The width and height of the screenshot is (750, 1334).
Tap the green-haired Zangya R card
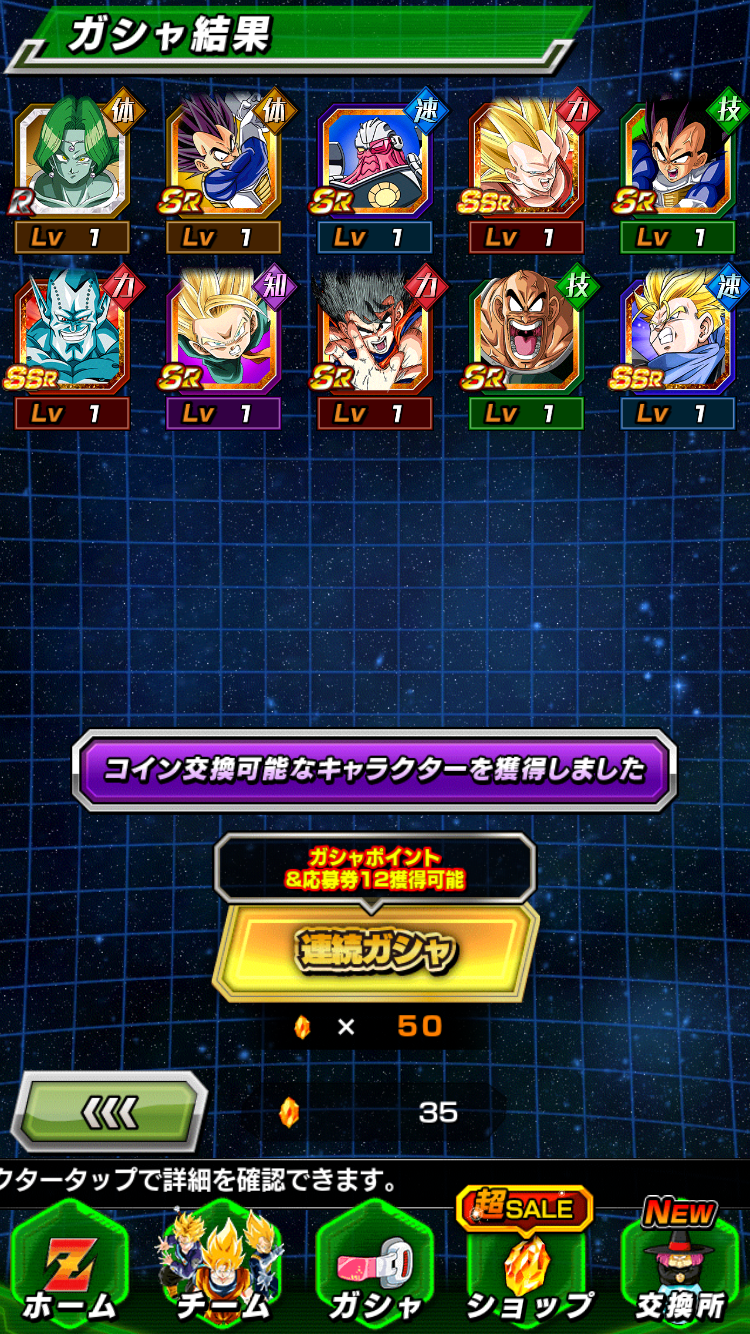pyautogui.click(x=72, y=160)
